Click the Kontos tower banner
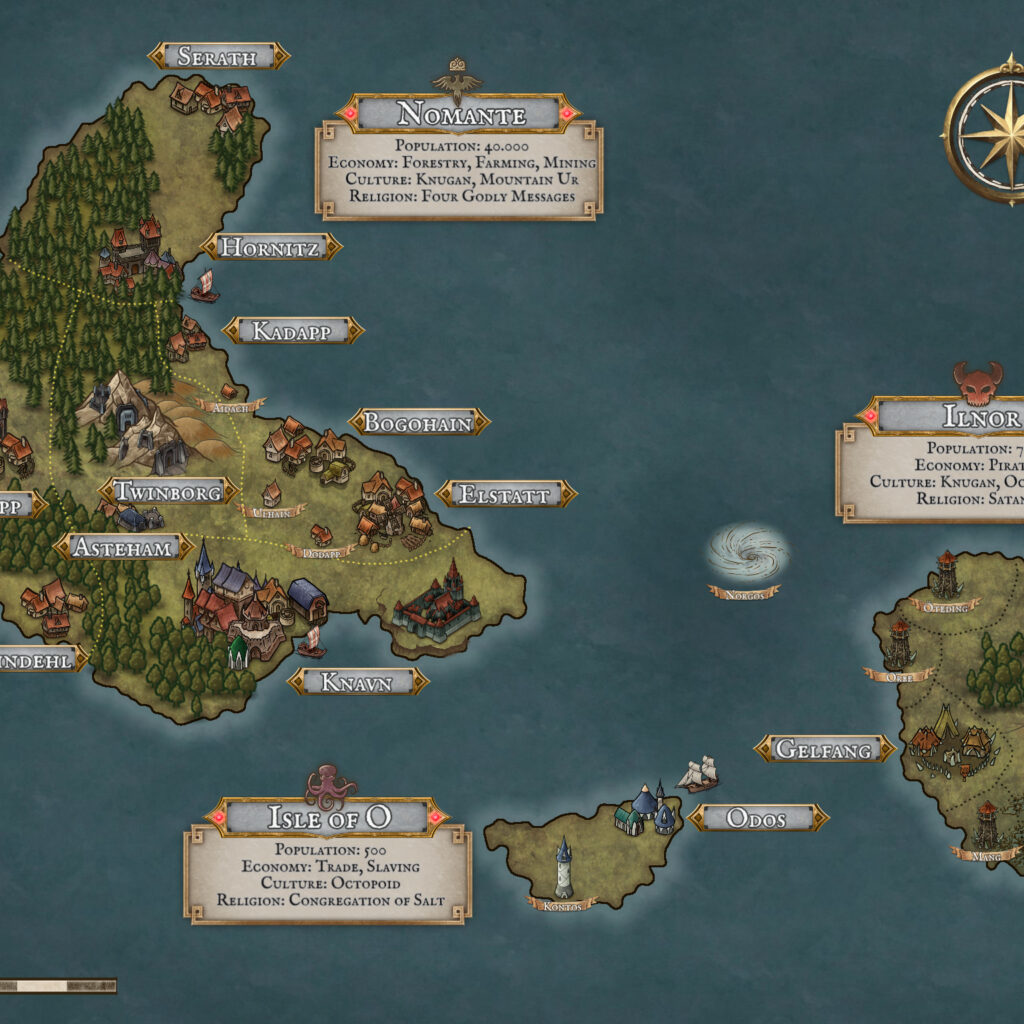The image size is (1024, 1024). (x=563, y=904)
